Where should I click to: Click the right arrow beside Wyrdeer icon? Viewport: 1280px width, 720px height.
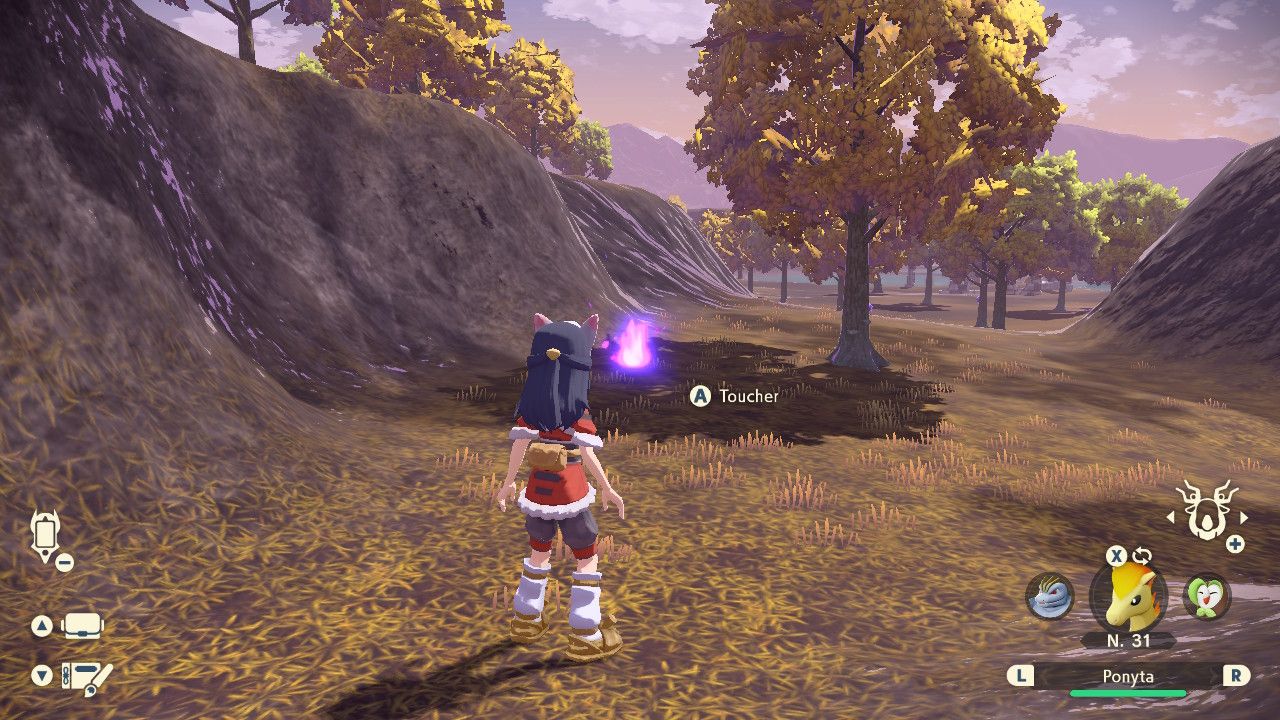[1244, 518]
